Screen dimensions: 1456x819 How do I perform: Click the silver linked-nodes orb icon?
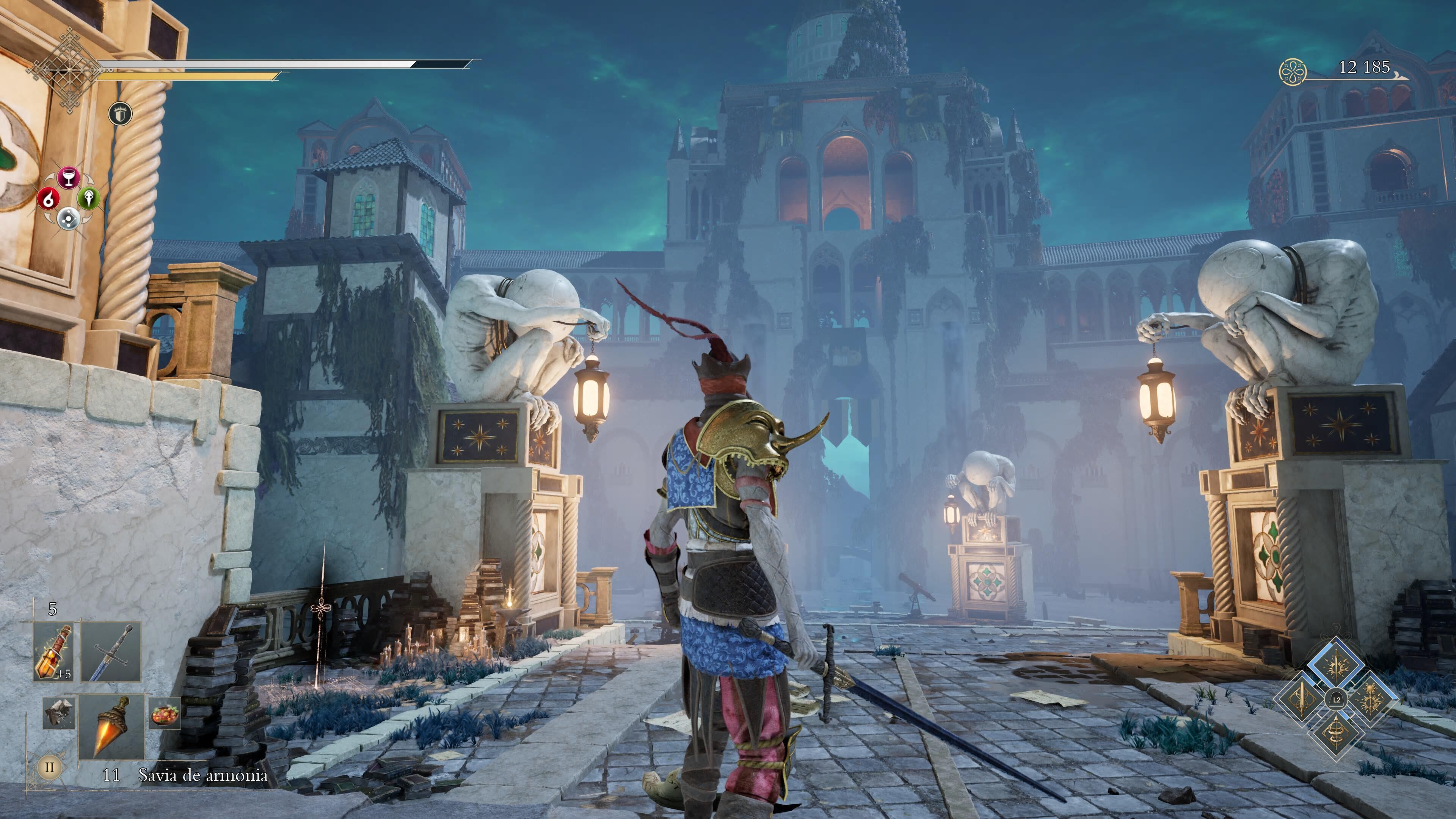tap(68, 217)
